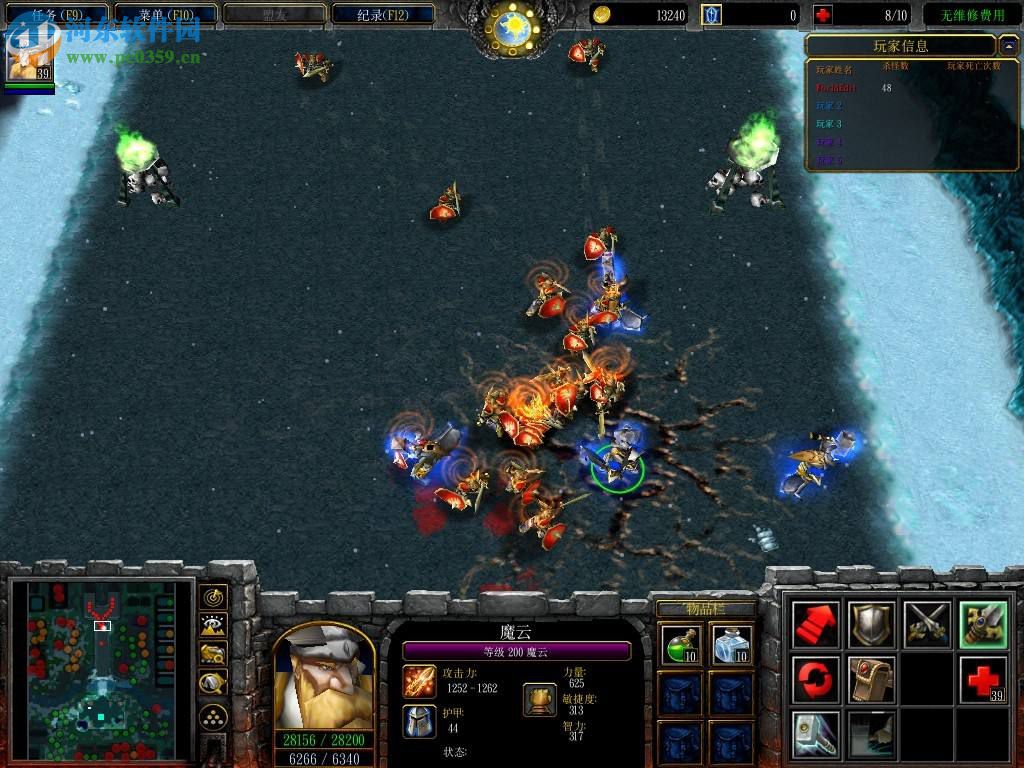Activate the crossed swords Attack command
Viewport: 1024px width, 768px height.
point(927,625)
